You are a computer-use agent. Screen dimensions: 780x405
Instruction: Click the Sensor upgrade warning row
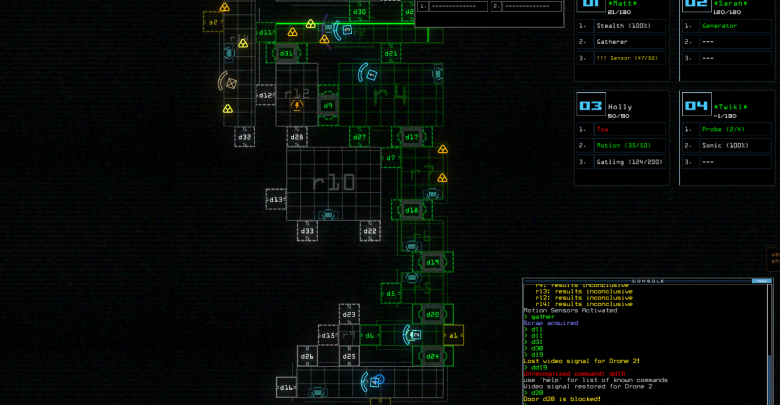[620, 58]
